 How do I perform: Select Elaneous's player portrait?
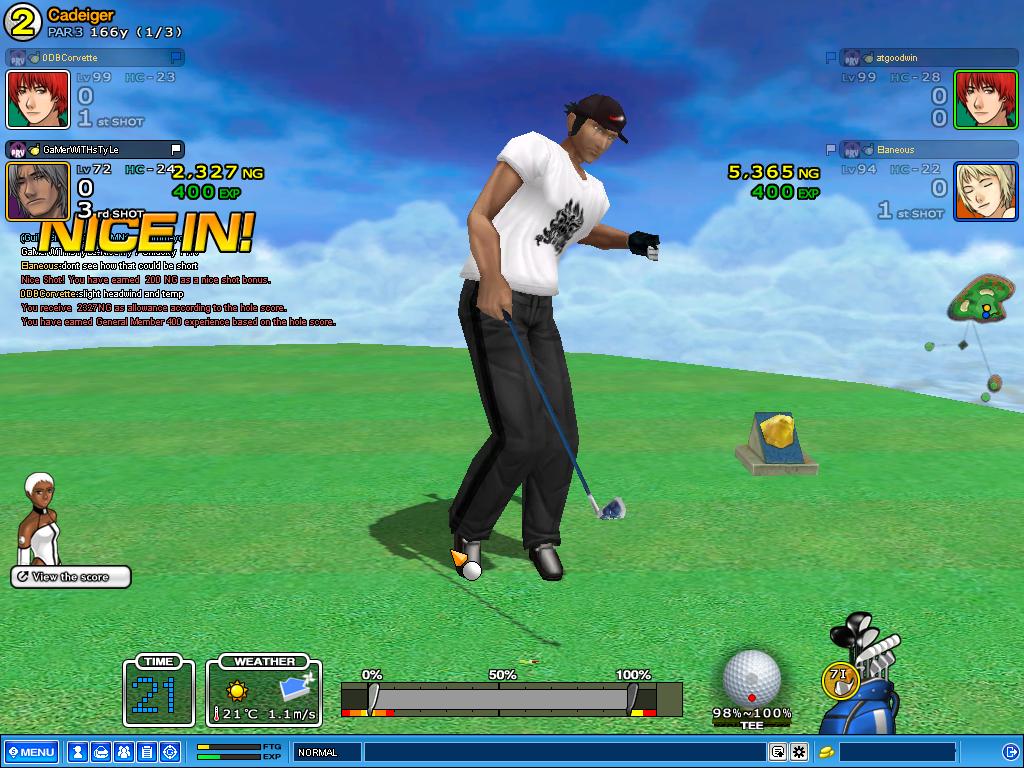coord(985,191)
